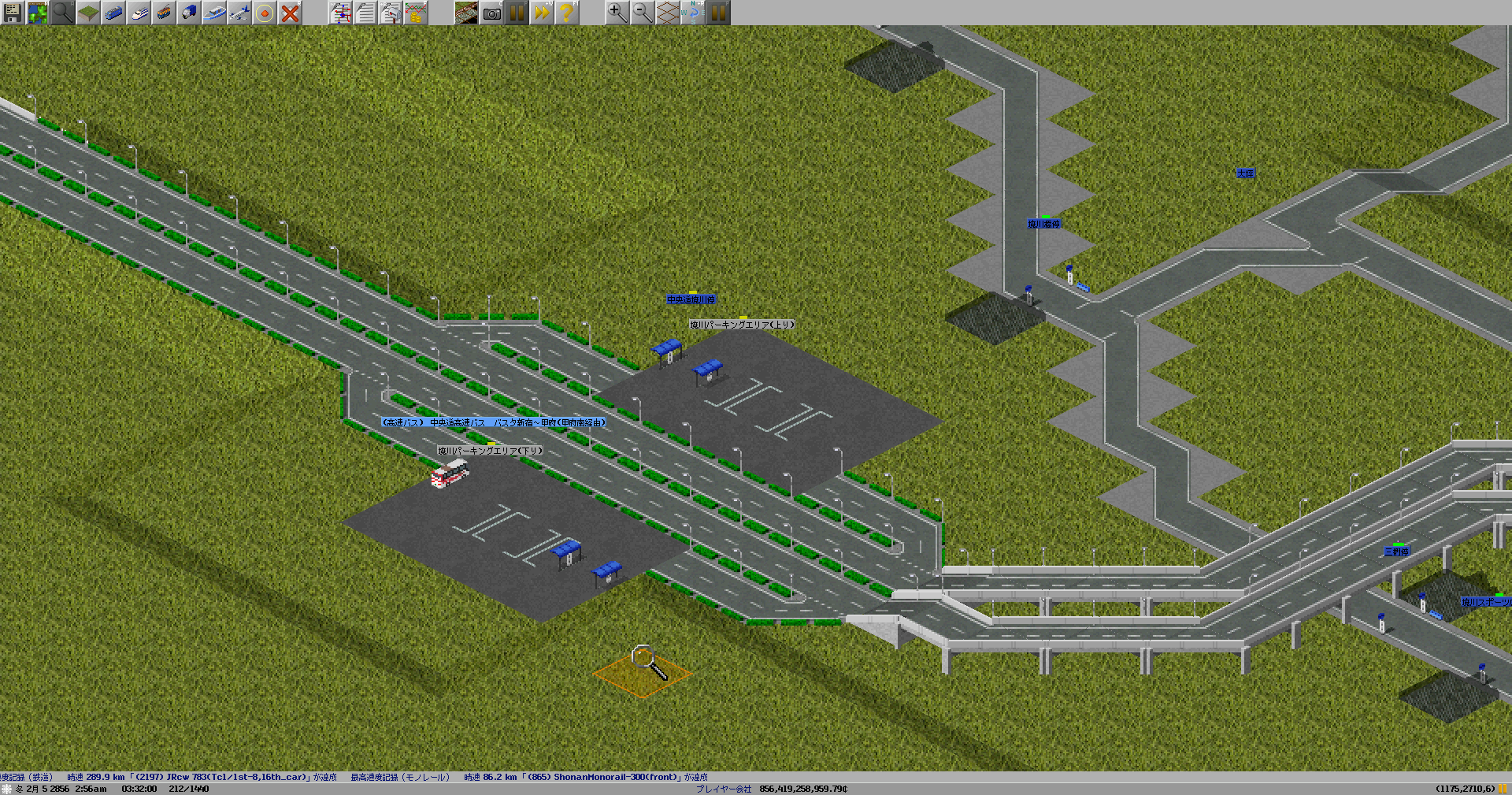Open the world map window

37,13
